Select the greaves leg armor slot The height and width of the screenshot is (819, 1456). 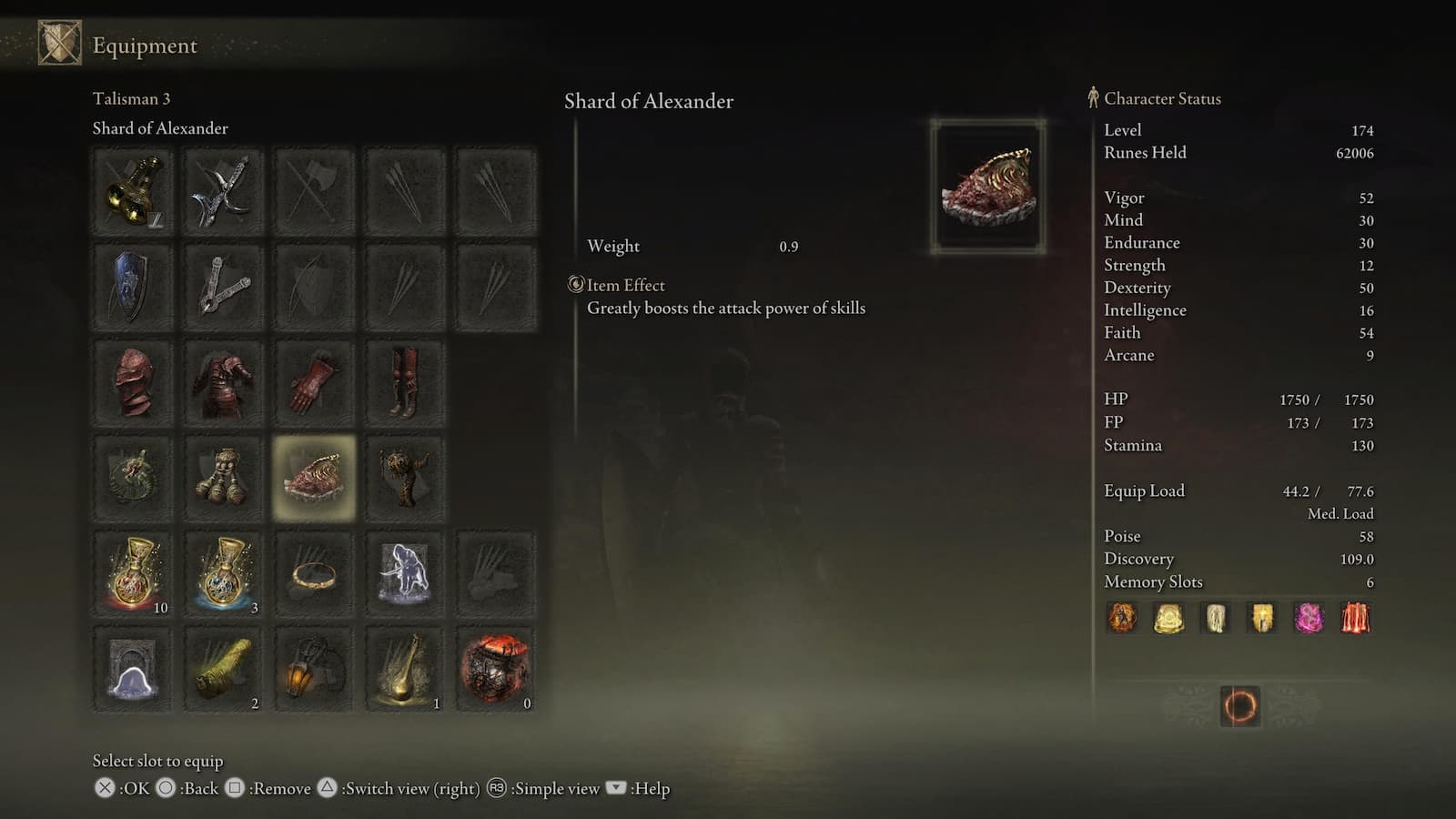point(405,380)
